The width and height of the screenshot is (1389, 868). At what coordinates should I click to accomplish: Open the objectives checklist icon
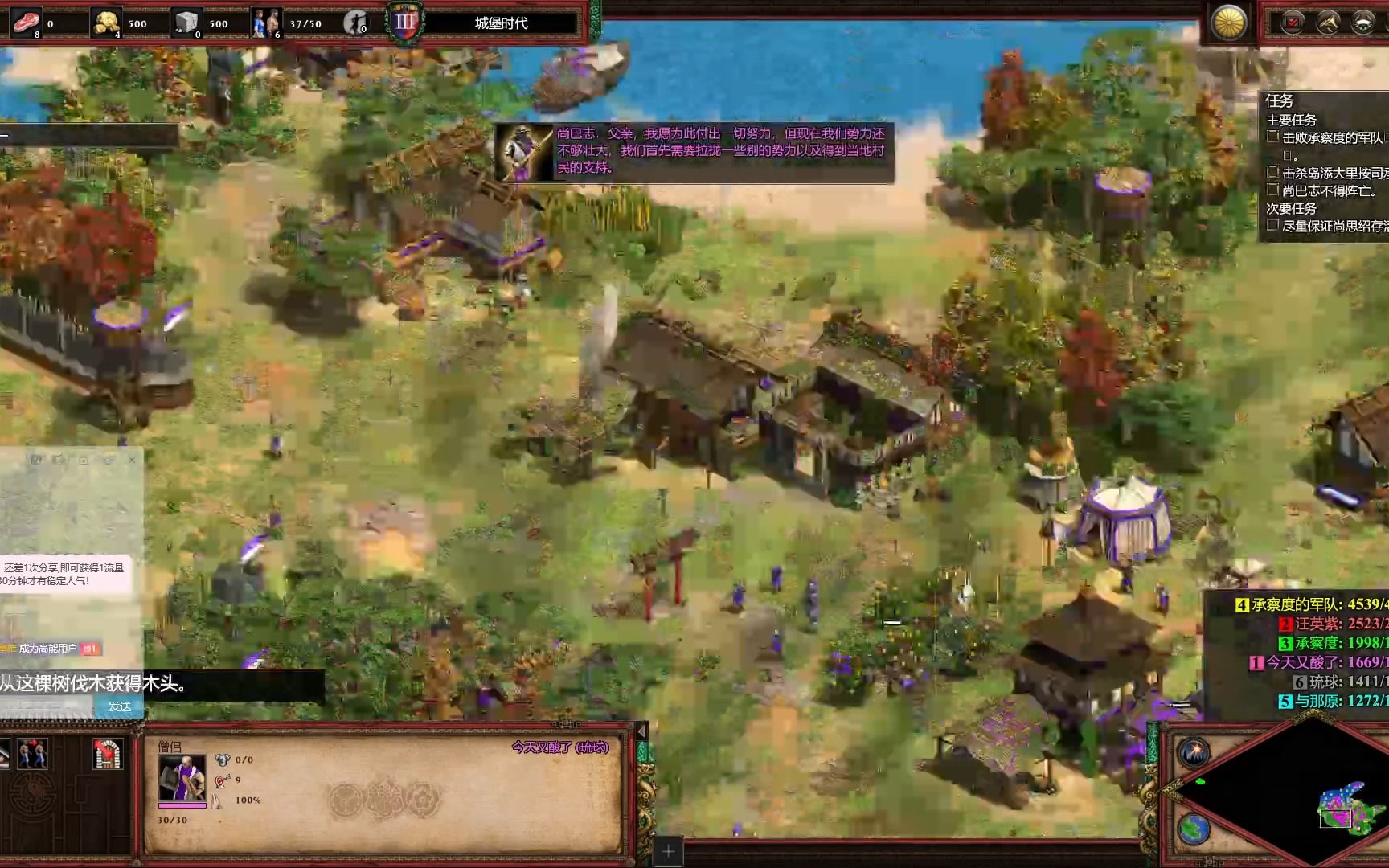(1293, 23)
